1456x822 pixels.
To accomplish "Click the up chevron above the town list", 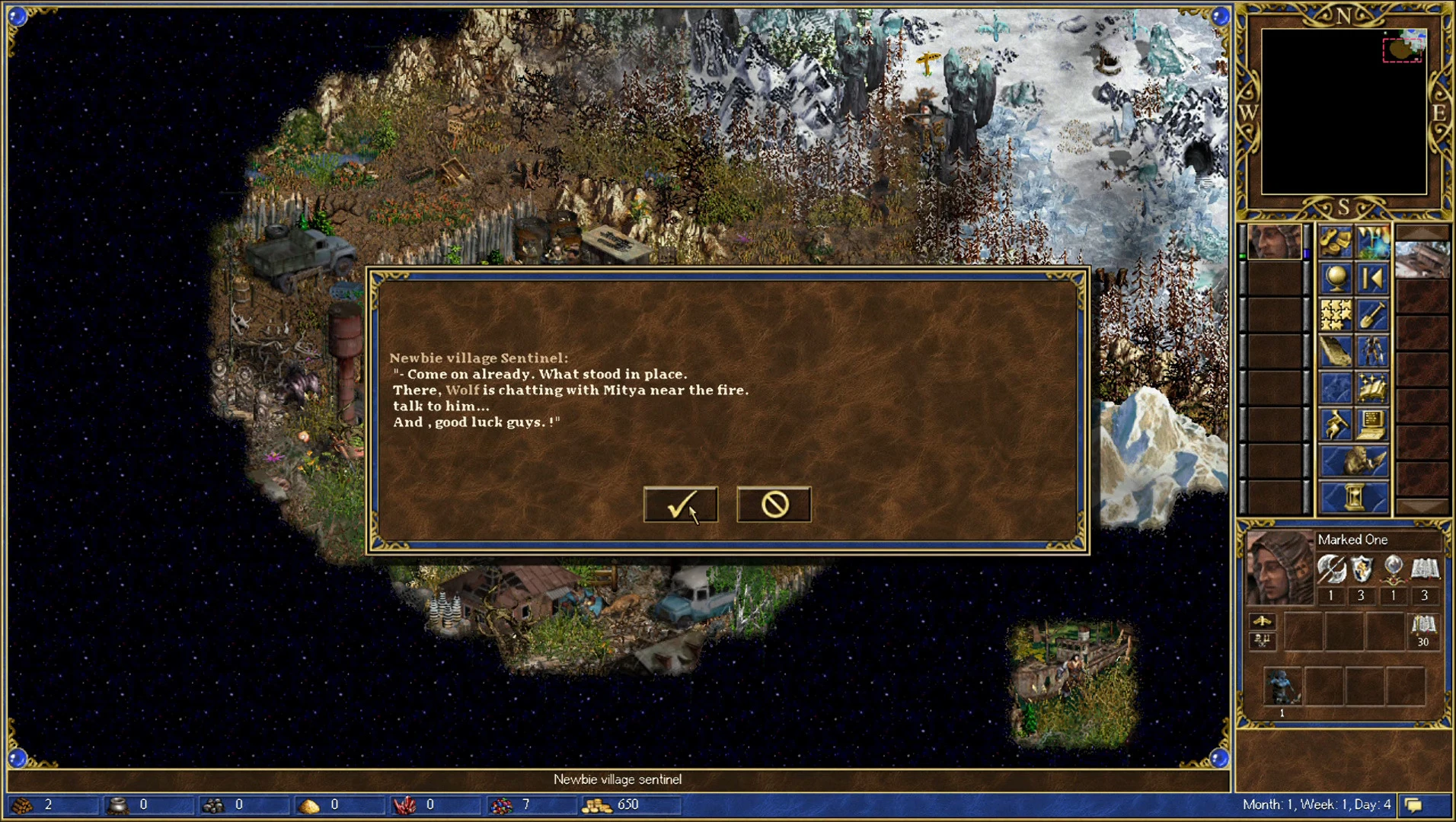I will pos(1423,231).
